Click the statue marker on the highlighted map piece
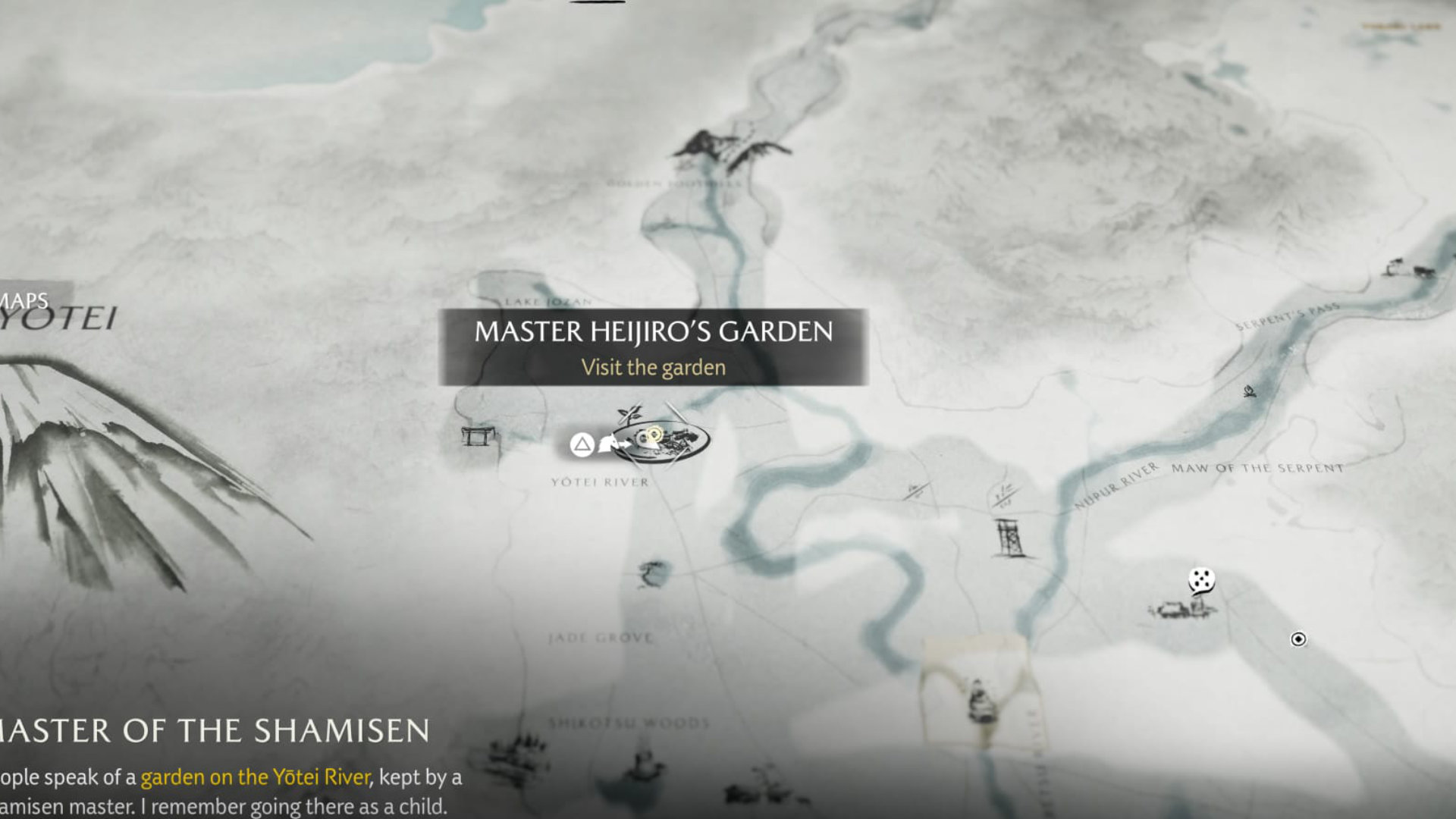 (982, 702)
